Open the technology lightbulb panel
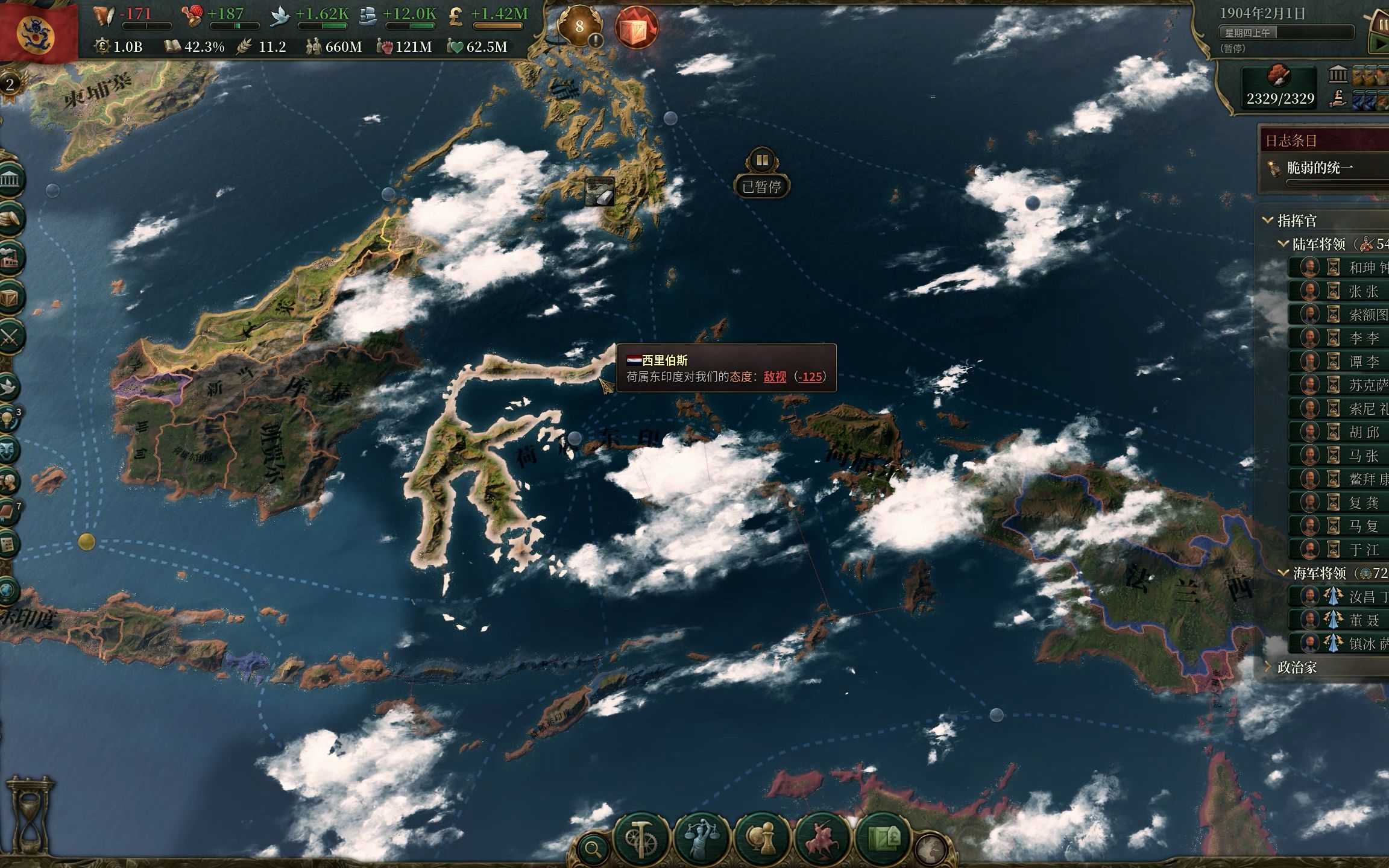The image size is (1389, 868). [8, 419]
